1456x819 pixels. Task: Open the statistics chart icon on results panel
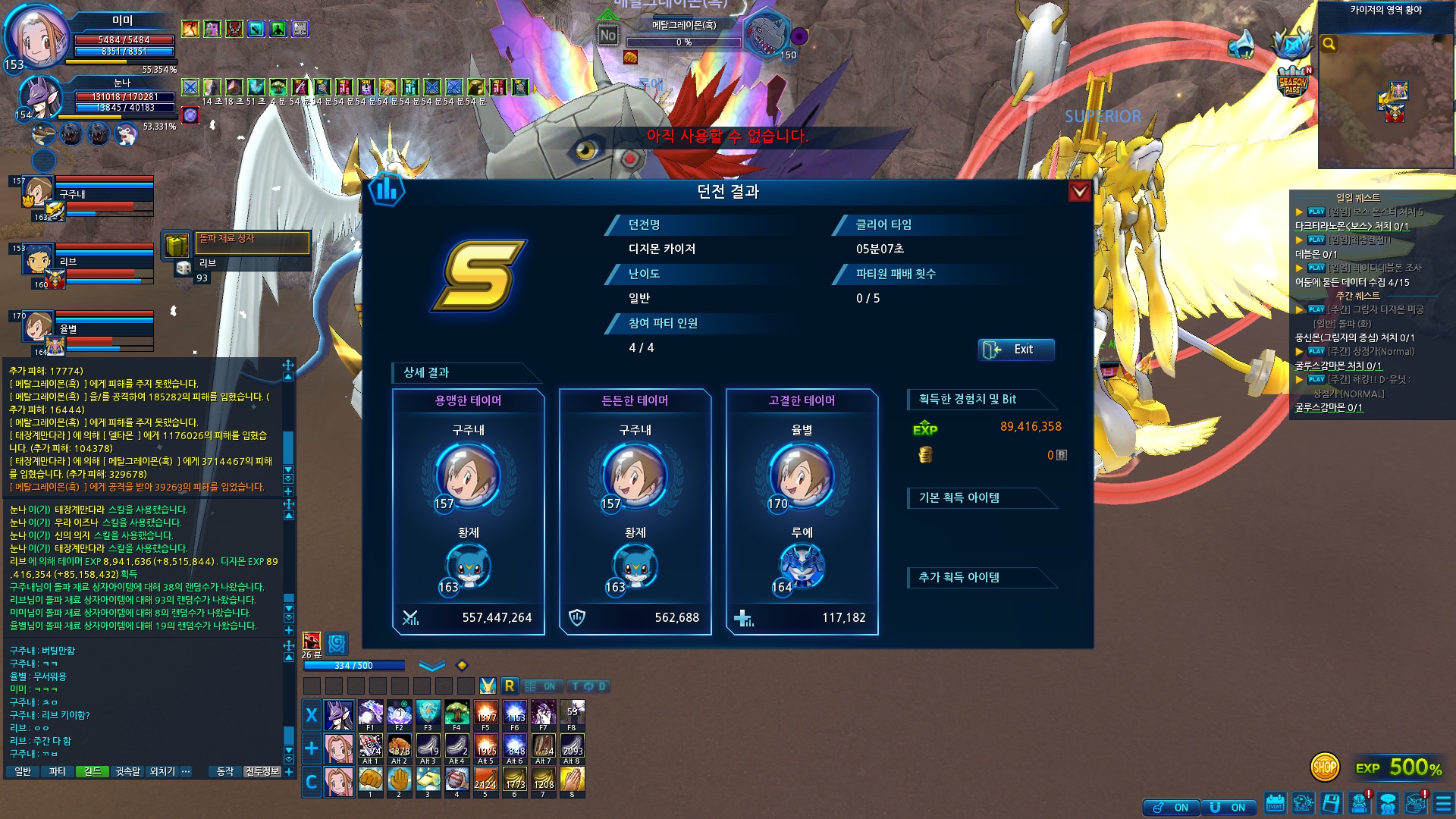pos(386,189)
